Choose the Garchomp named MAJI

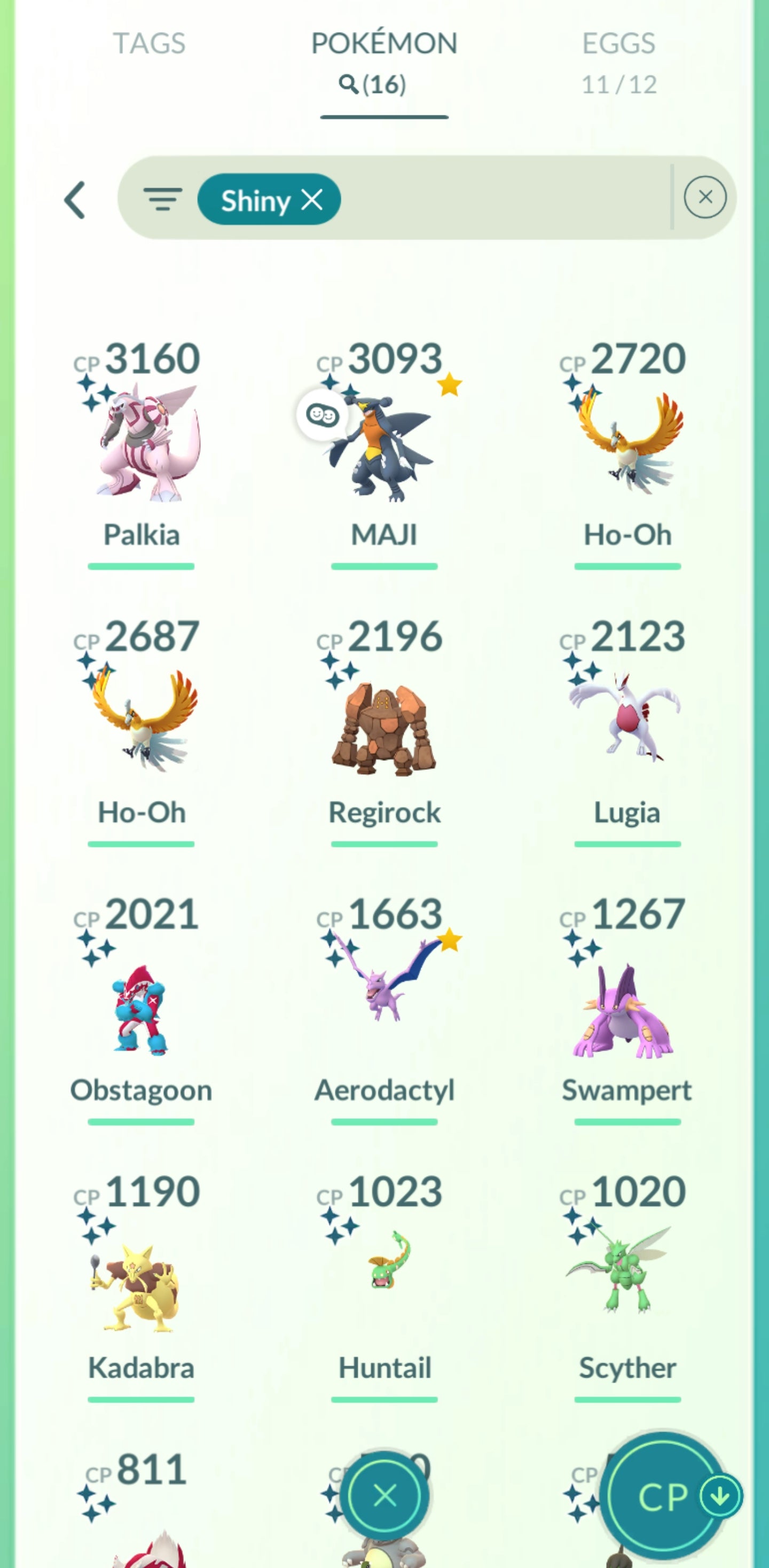point(384,447)
